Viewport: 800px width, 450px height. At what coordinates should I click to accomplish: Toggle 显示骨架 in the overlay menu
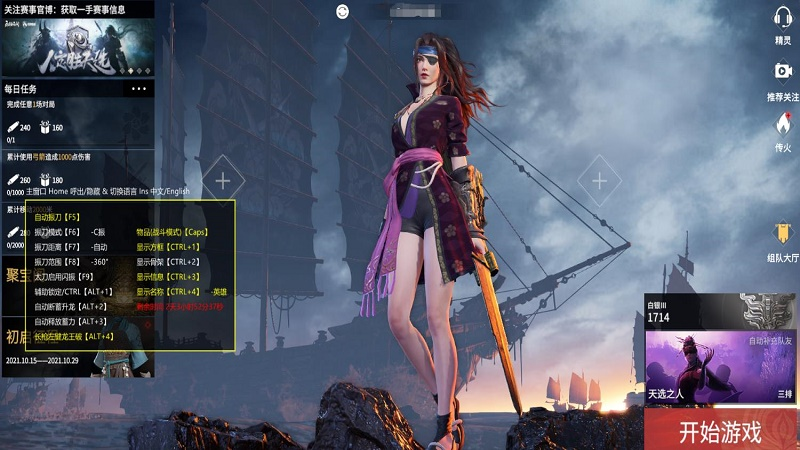point(168,261)
